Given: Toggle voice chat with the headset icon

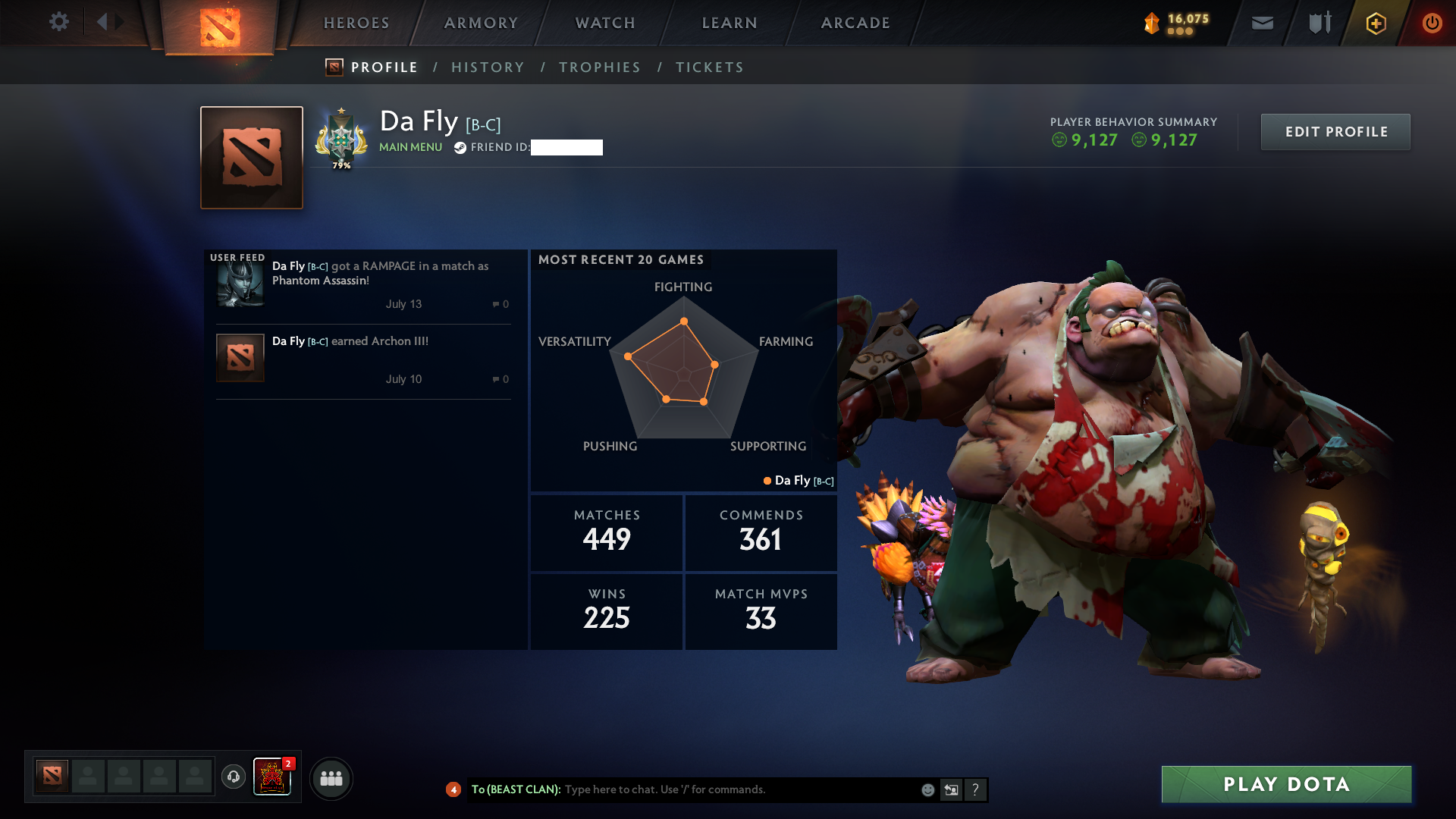Looking at the screenshot, I should pyautogui.click(x=234, y=777).
